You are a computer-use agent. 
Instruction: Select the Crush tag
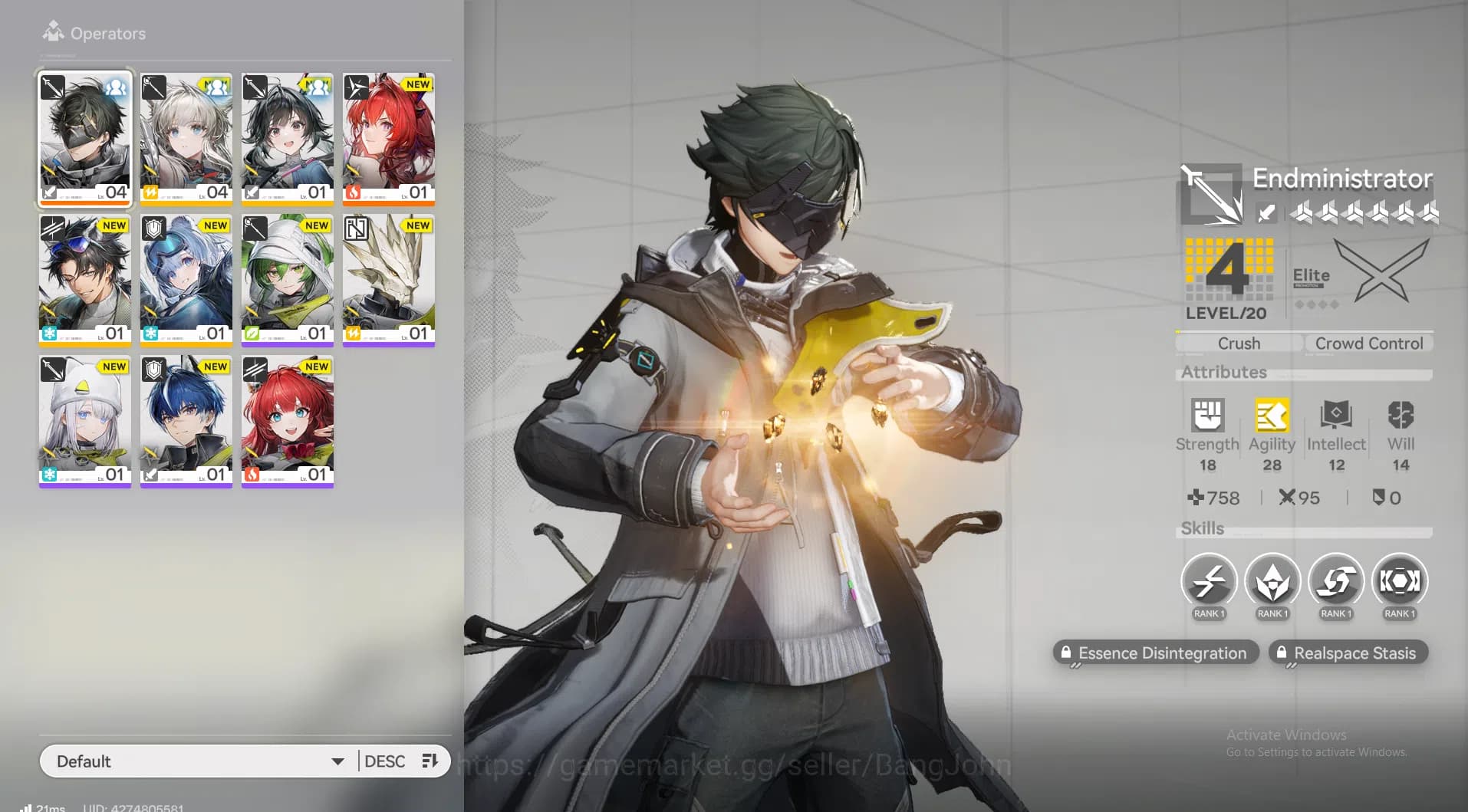pyautogui.click(x=1237, y=343)
